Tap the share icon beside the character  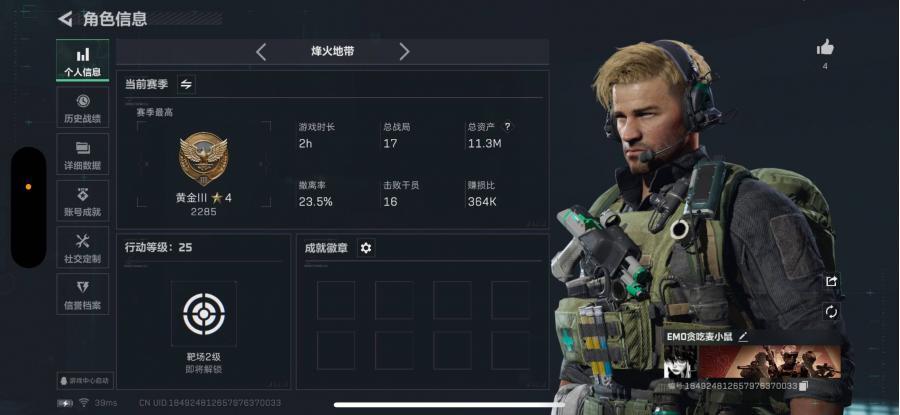(831, 282)
